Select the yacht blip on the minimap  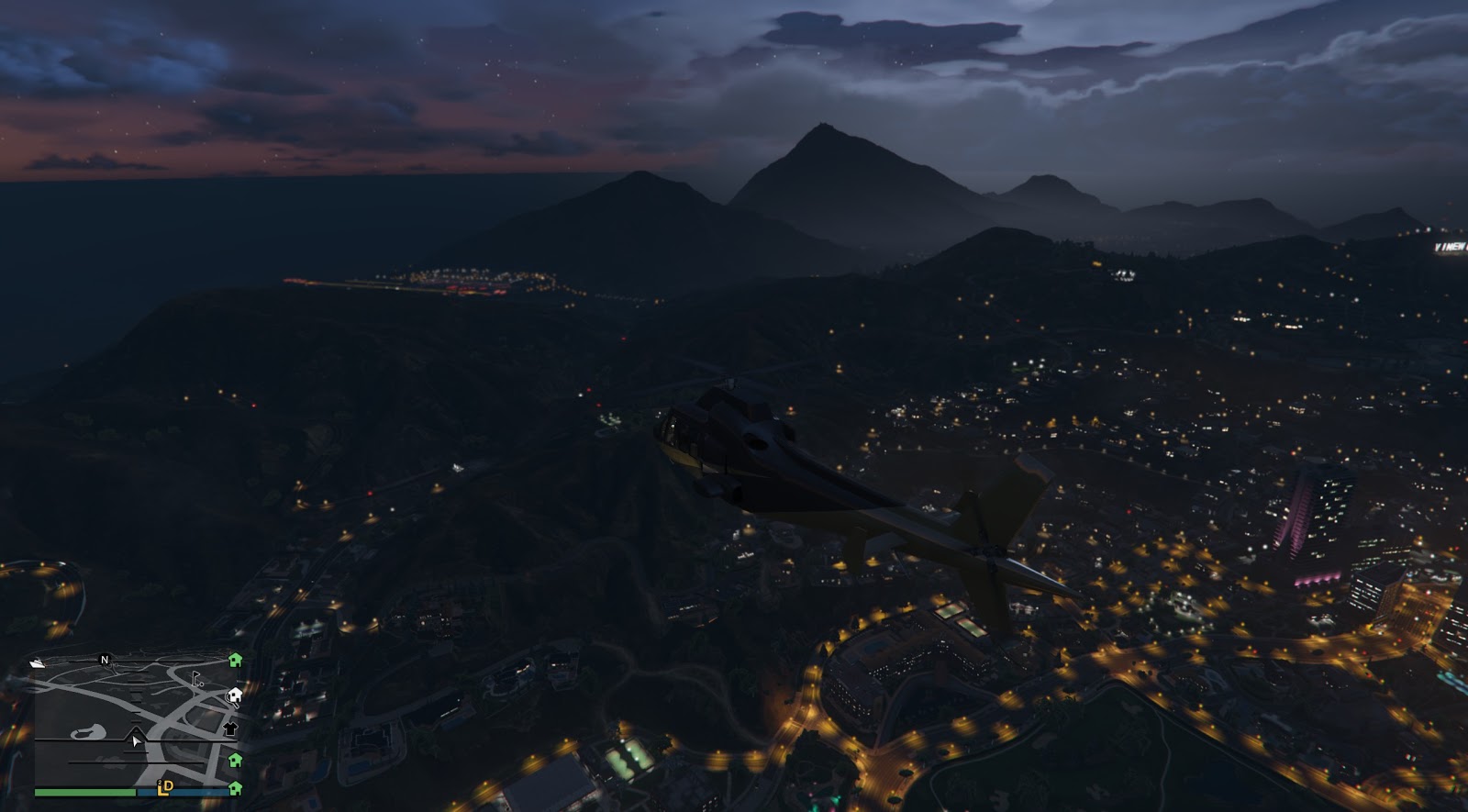click(x=38, y=662)
